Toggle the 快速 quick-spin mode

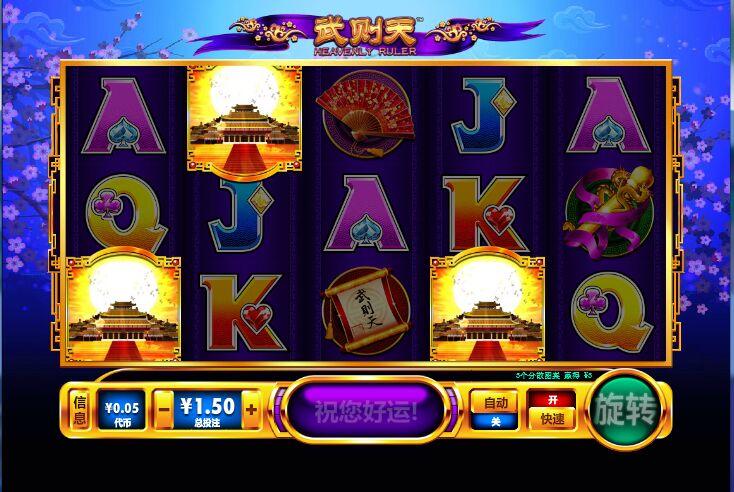coord(552,409)
